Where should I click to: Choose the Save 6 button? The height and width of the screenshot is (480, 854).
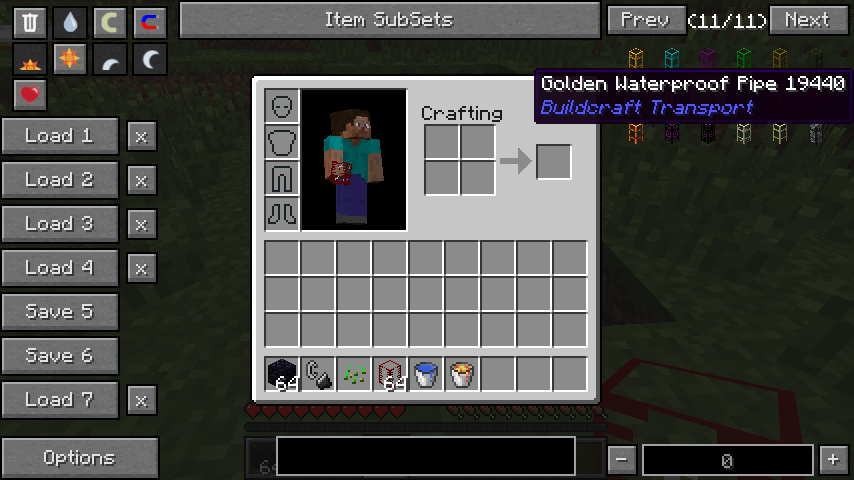click(x=60, y=356)
